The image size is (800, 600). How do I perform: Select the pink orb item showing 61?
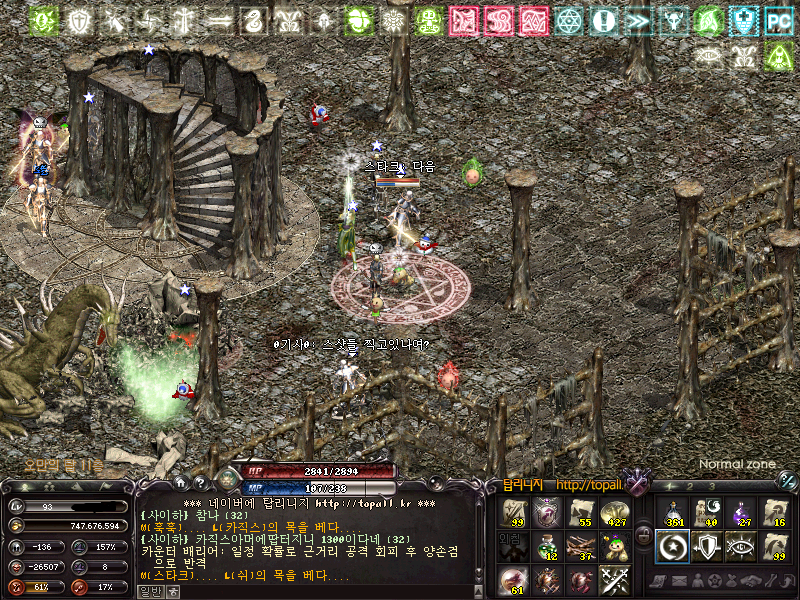[x=513, y=581]
